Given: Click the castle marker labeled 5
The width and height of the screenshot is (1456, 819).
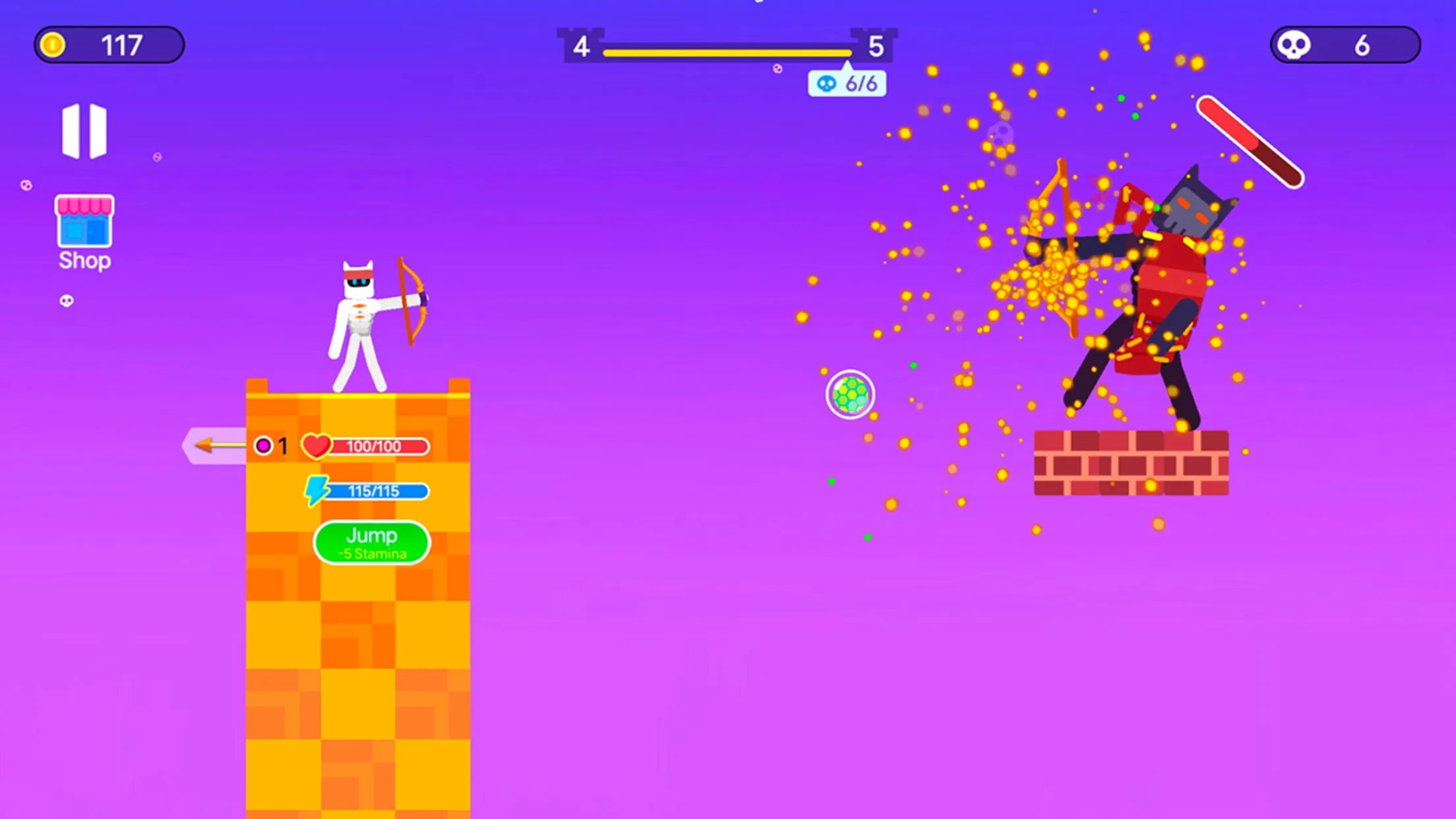Looking at the screenshot, I should [876, 45].
